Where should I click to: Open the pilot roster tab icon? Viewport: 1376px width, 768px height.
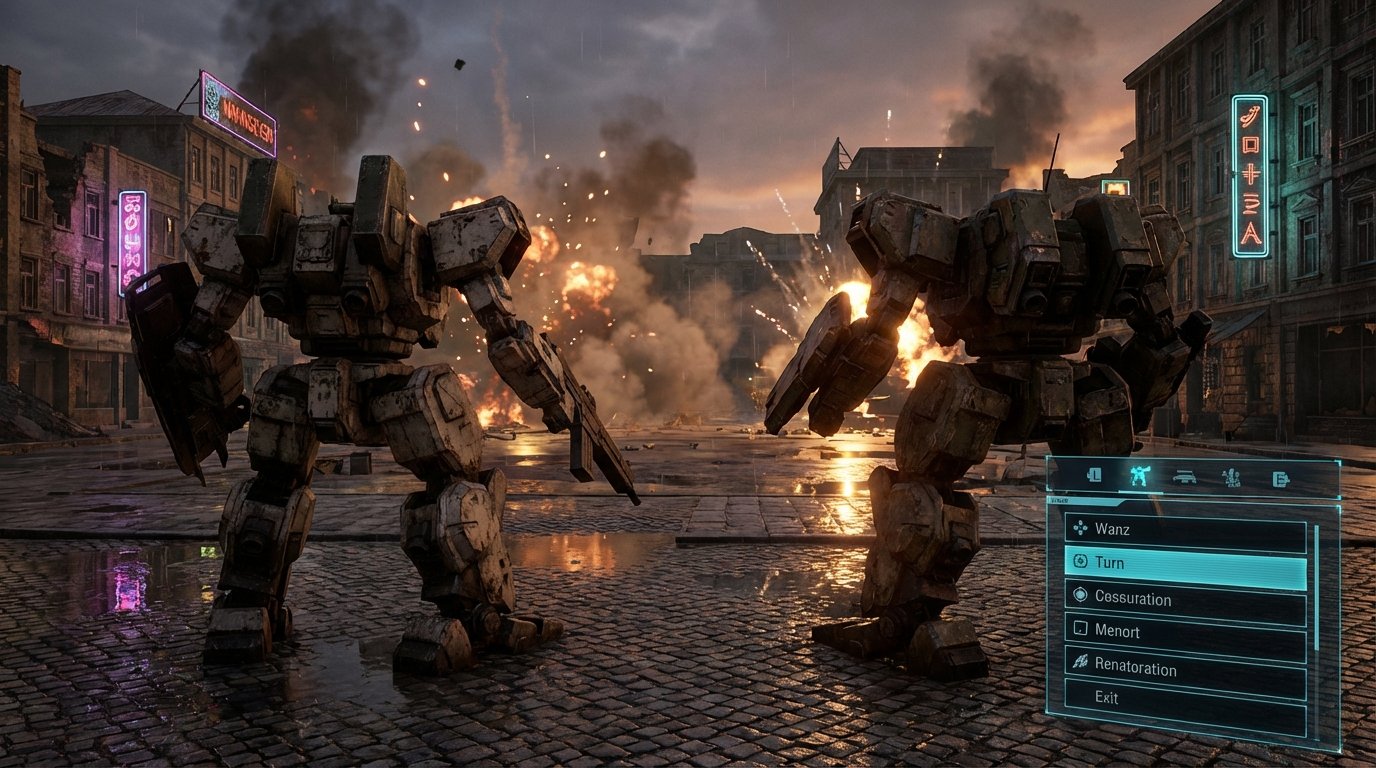(x=1232, y=477)
